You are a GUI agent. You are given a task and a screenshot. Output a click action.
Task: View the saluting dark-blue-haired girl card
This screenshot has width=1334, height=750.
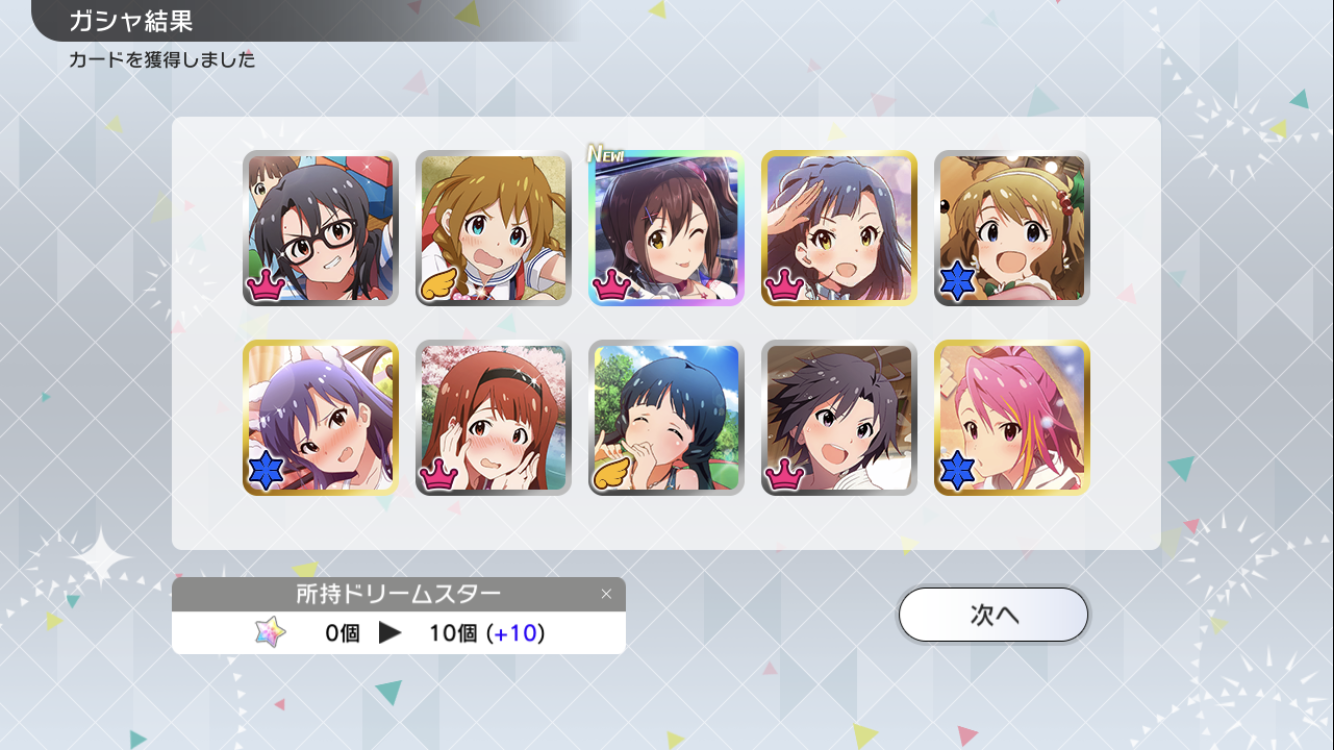point(839,228)
